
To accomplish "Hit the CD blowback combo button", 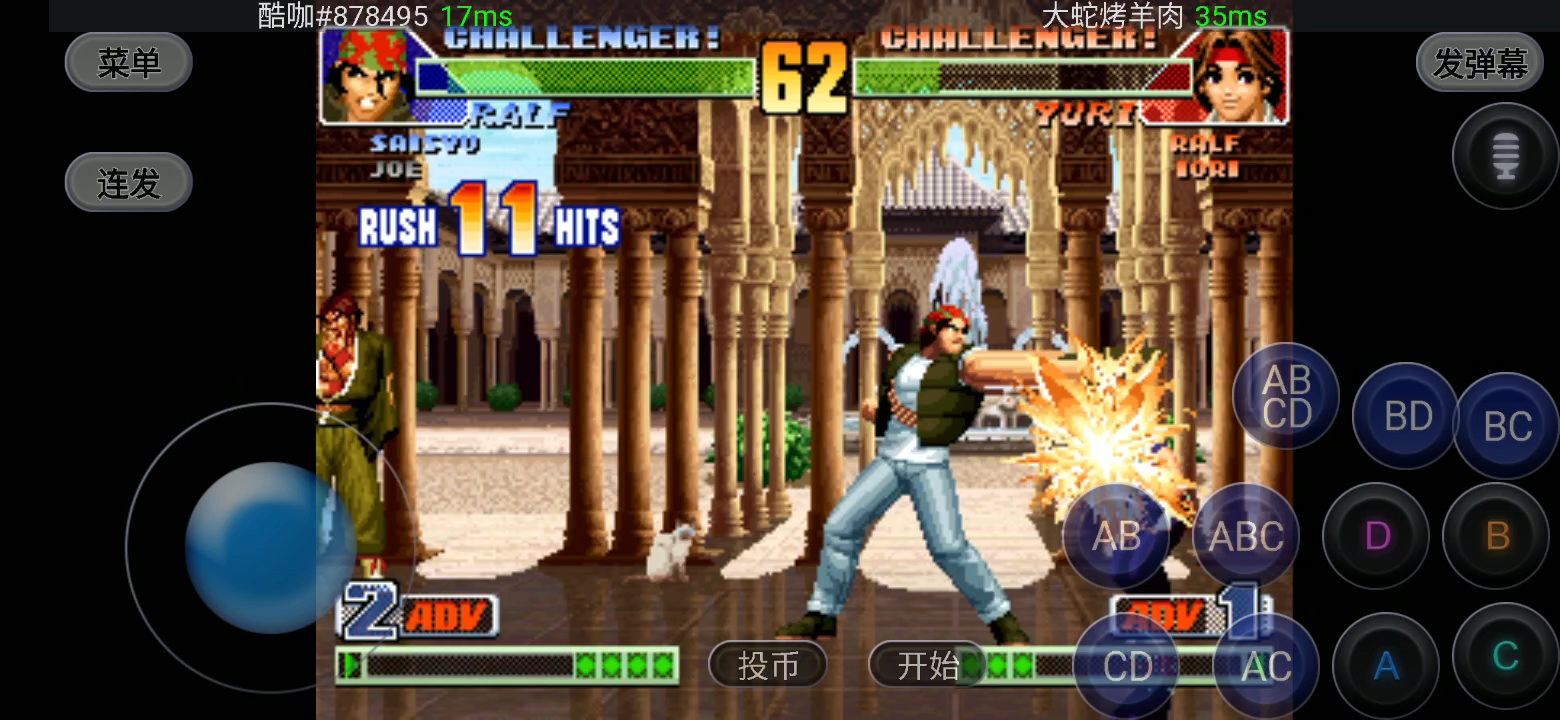I will (1127, 666).
